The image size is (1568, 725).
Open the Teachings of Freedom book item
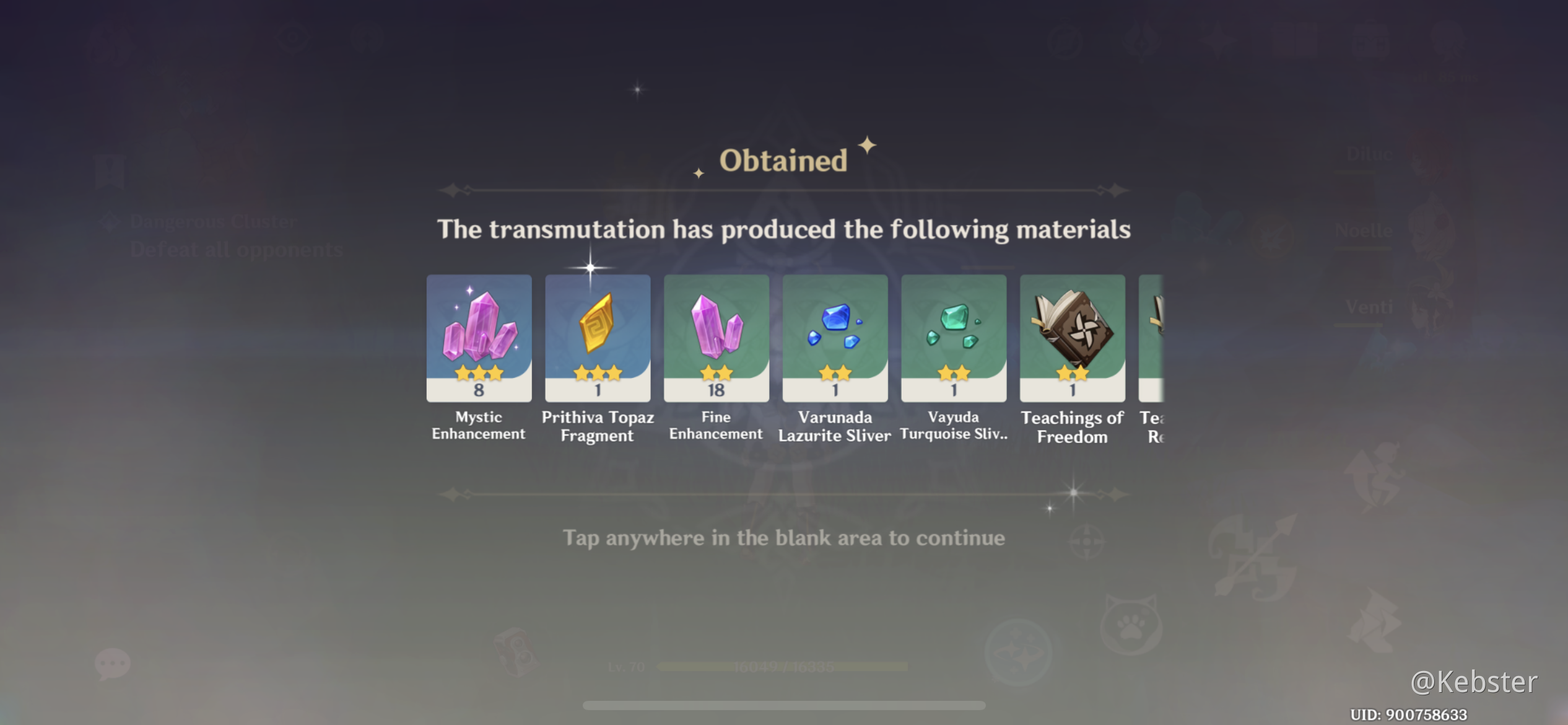click(x=1072, y=338)
